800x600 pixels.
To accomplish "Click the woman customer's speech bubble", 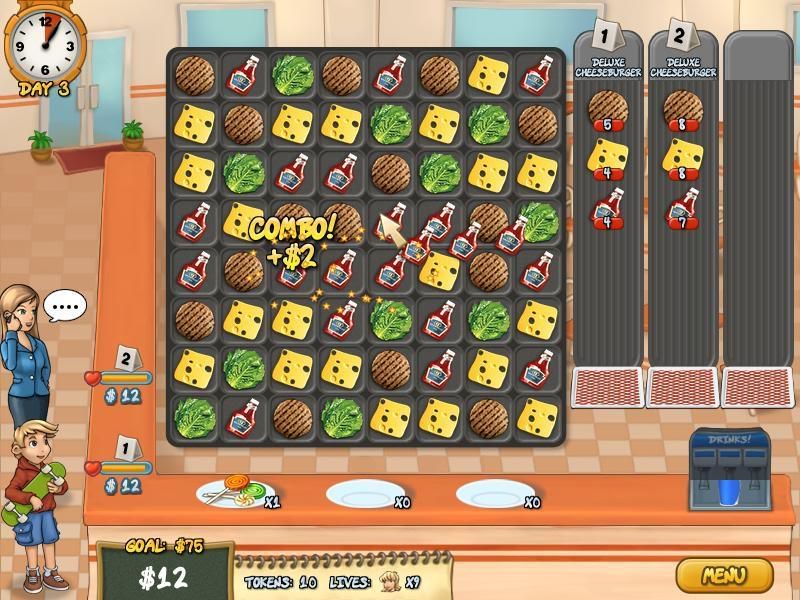I will [x=65, y=306].
